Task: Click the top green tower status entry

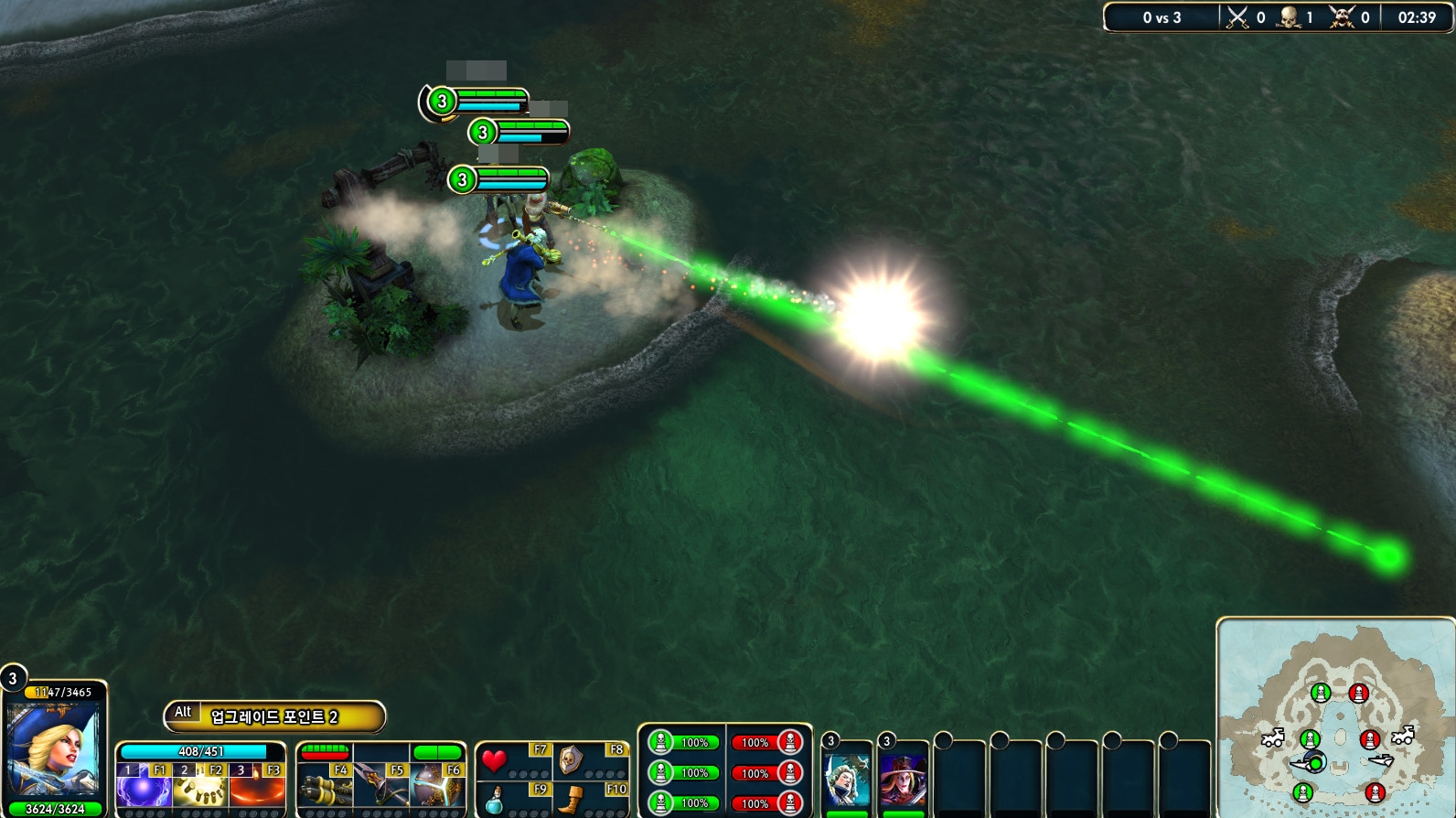Action: [683, 742]
